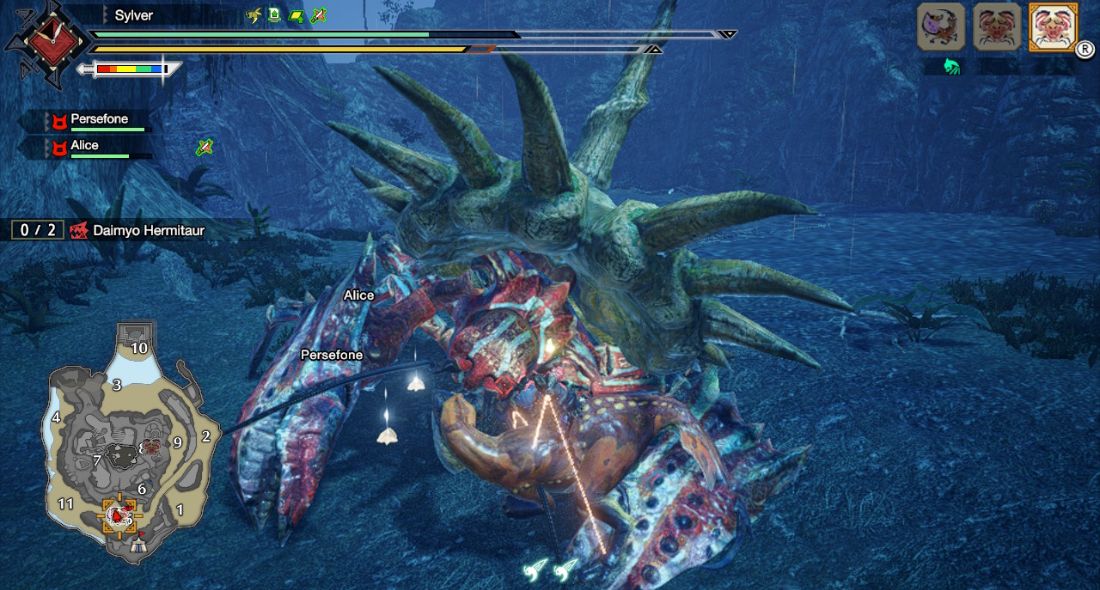Select area 10 on the minimap
Image resolution: width=1100 pixels, height=590 pixels.
(139, 348)
